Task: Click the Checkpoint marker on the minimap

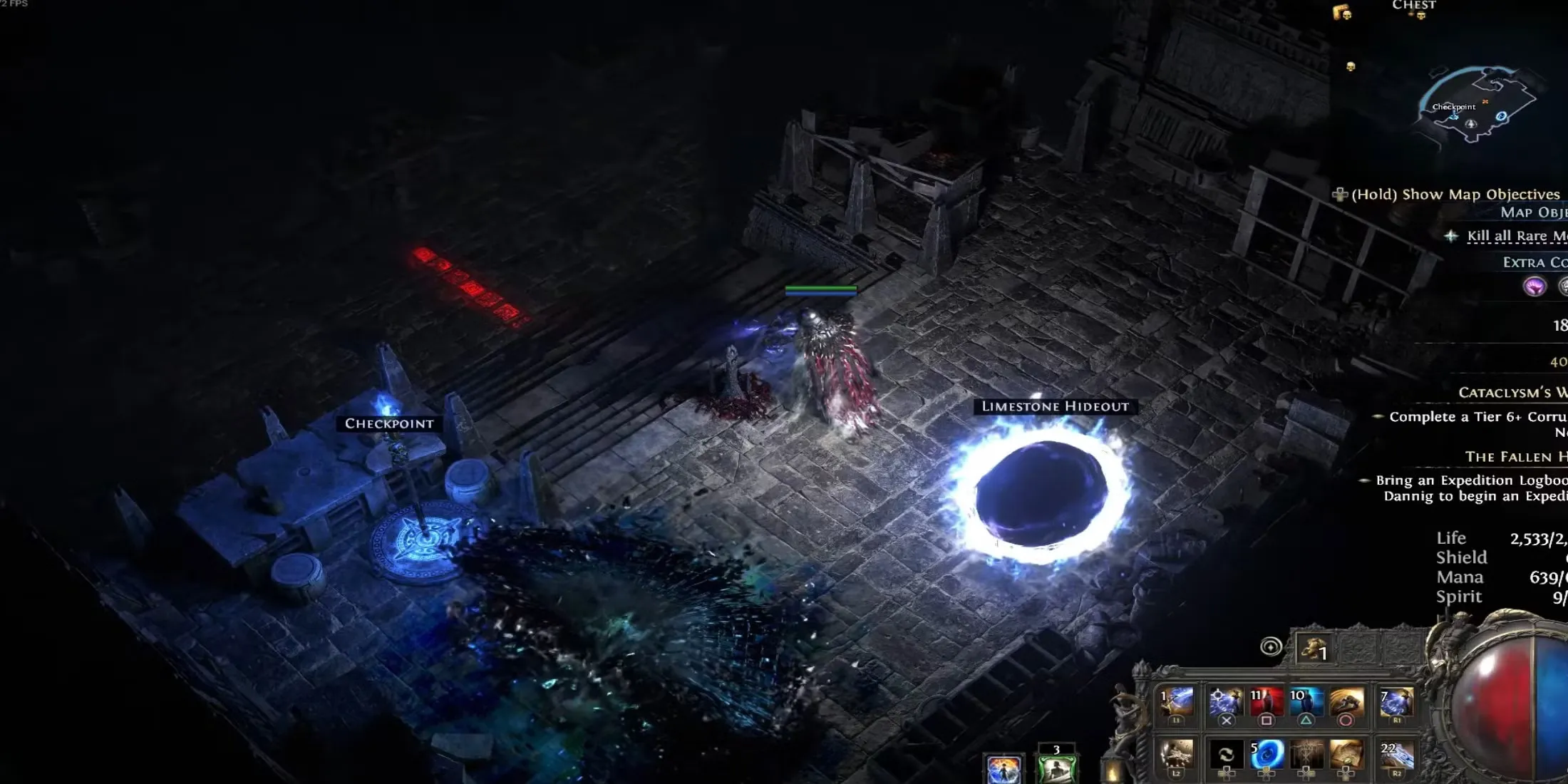Action: (1453, 108)
